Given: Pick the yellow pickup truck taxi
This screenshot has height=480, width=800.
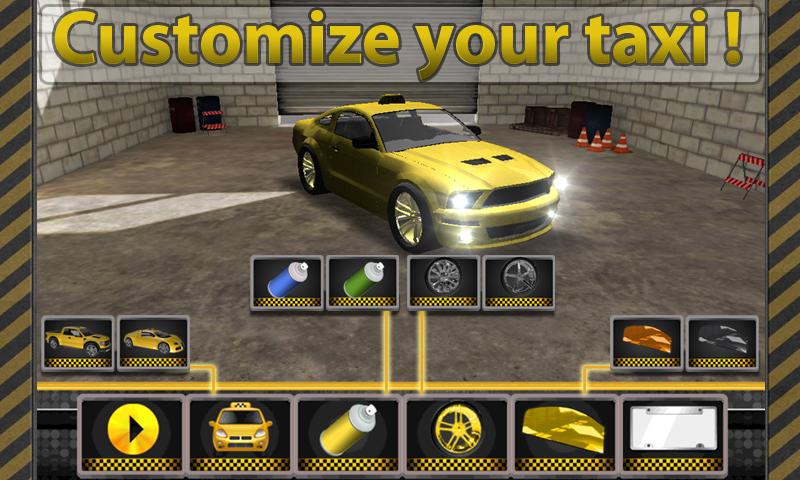Looking at the screenshot, I should 78,342.
